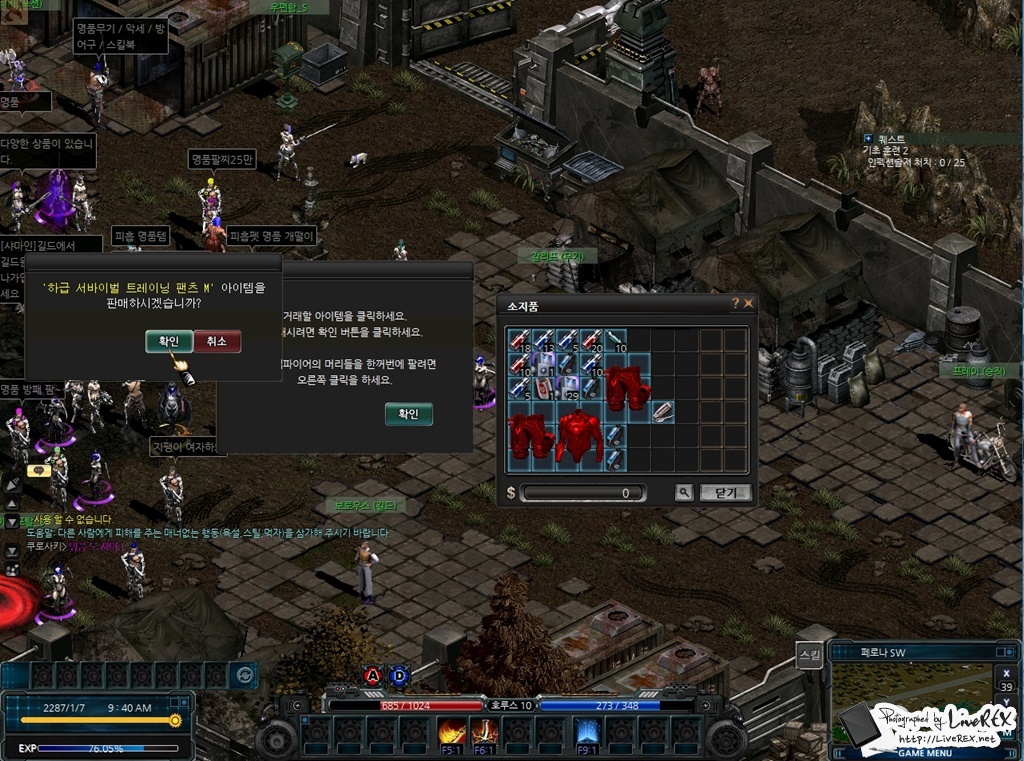Image resolution: width=1024 pixels, height=761 pixels.
Task: Close the 소지품 inventory window with X
Action: (x=748, y=303)
